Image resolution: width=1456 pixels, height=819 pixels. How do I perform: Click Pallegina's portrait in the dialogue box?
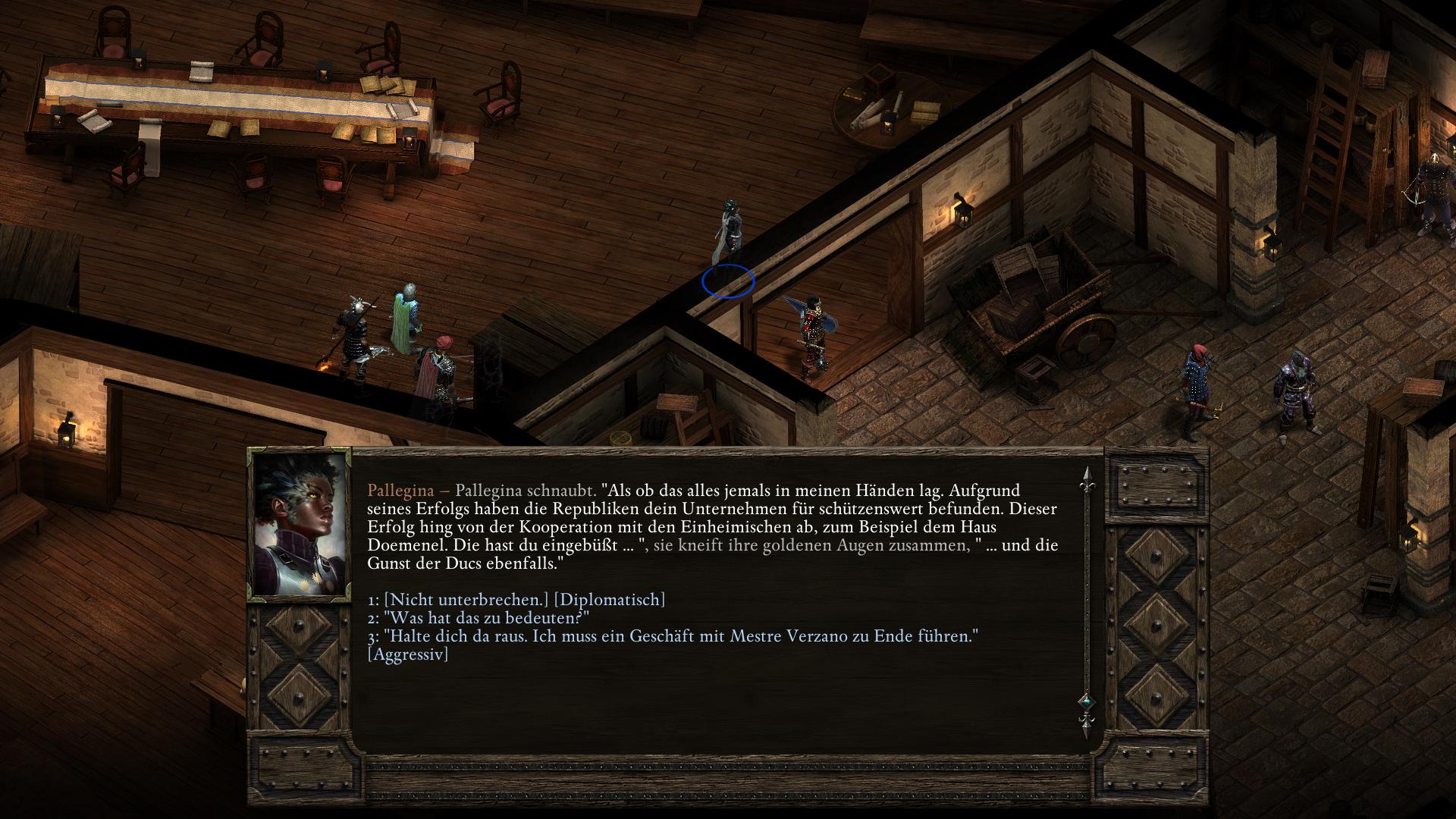click(300, 524)
